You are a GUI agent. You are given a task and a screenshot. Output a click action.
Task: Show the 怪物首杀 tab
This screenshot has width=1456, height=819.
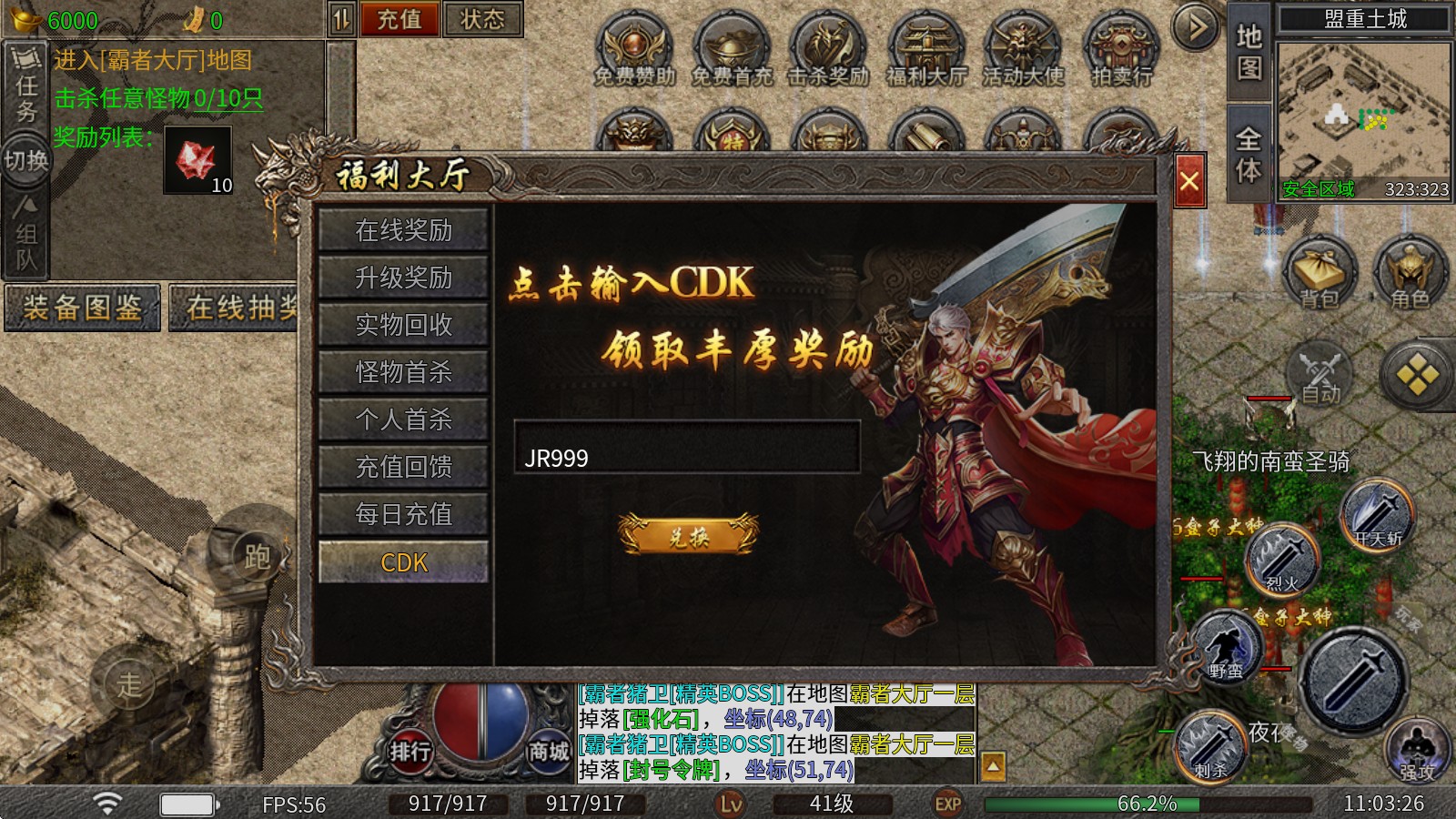(403, 372)
